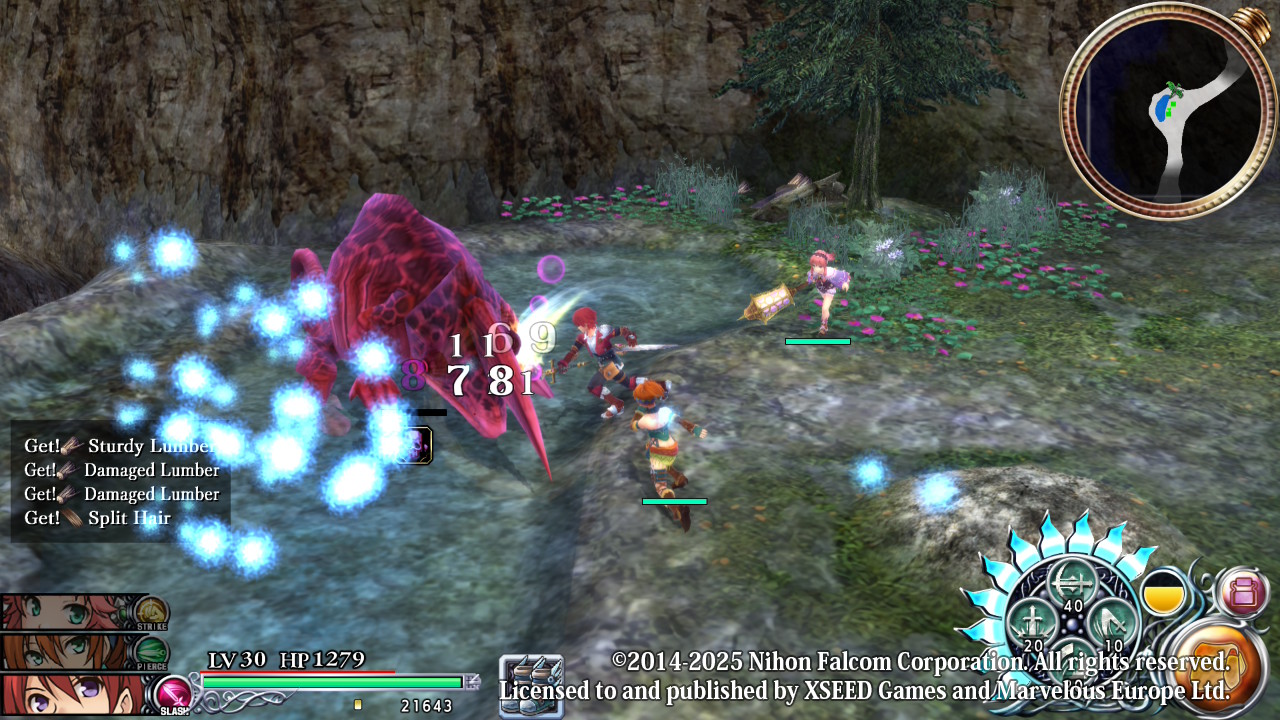1280x720 pixels.
Task: Click the yellow extra gauge orb
Action: [x=1163, y=594]
